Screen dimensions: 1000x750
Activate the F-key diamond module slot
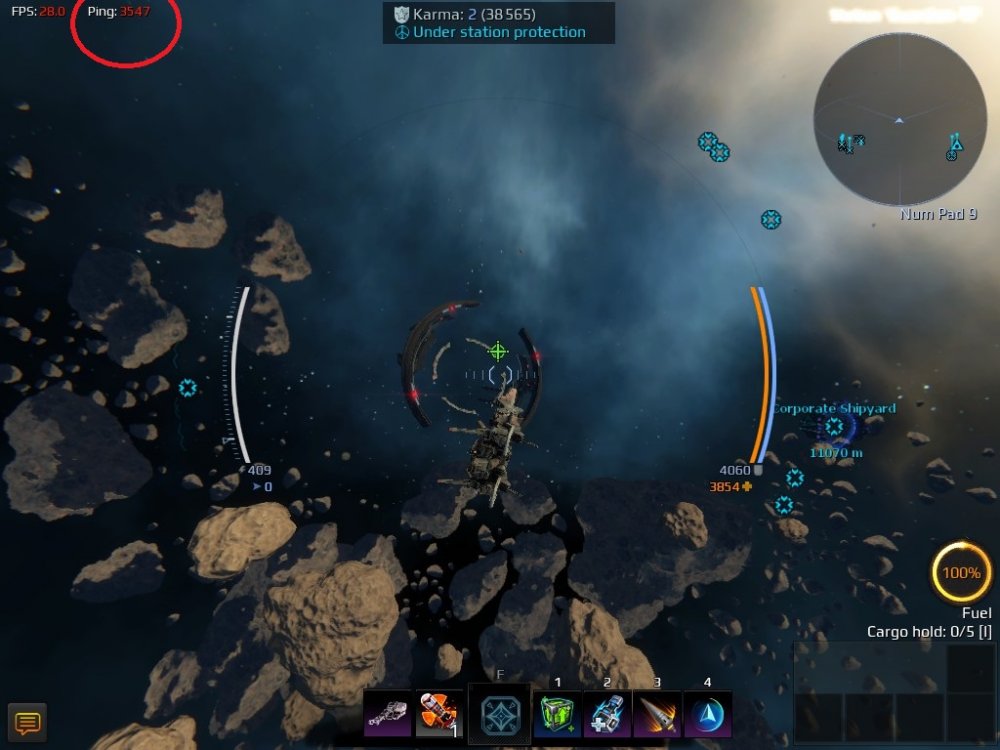500,714
